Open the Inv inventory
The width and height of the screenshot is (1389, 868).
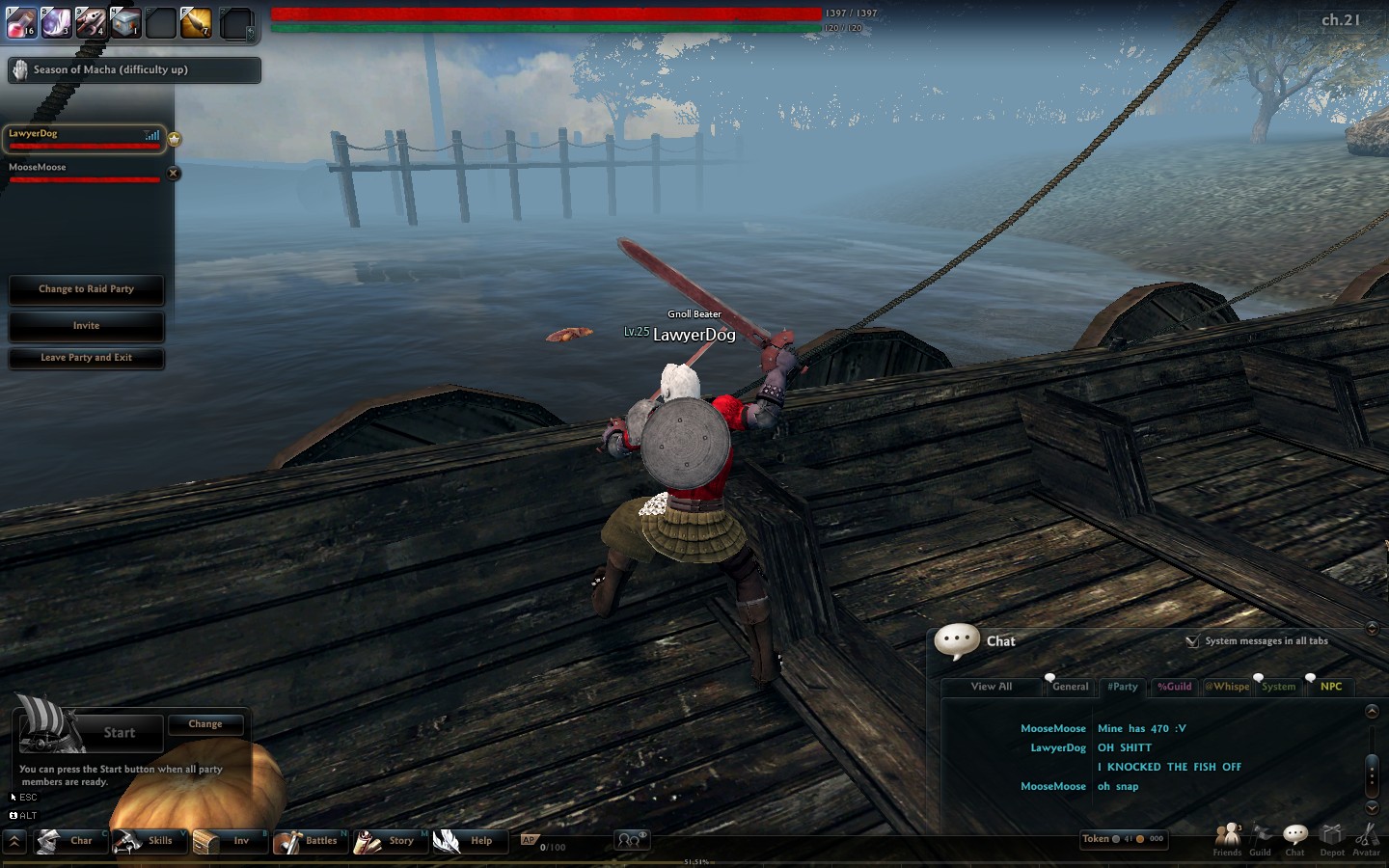coord(228,841)
